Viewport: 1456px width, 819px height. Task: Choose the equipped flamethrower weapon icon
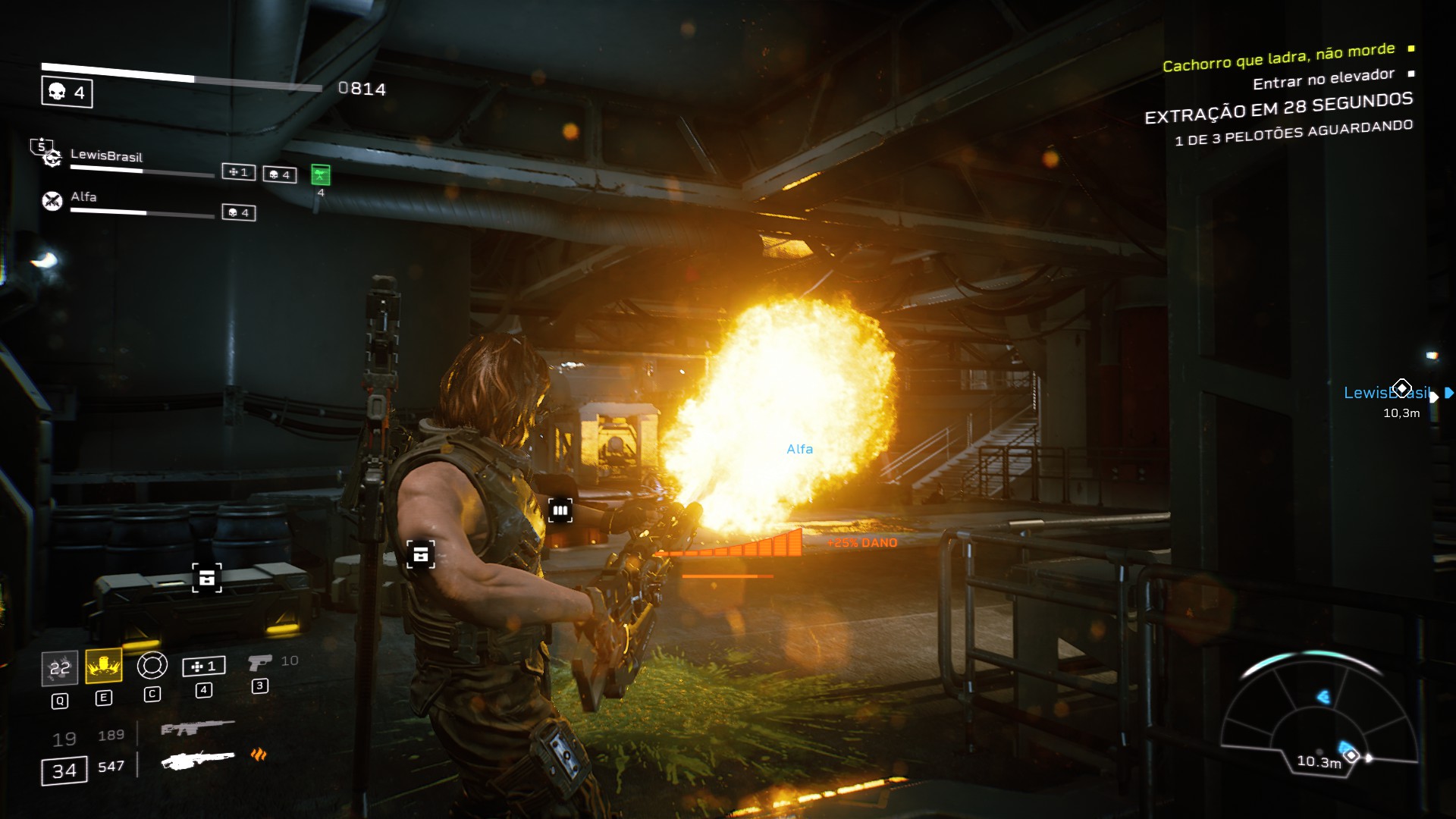(x=199, y=760)
